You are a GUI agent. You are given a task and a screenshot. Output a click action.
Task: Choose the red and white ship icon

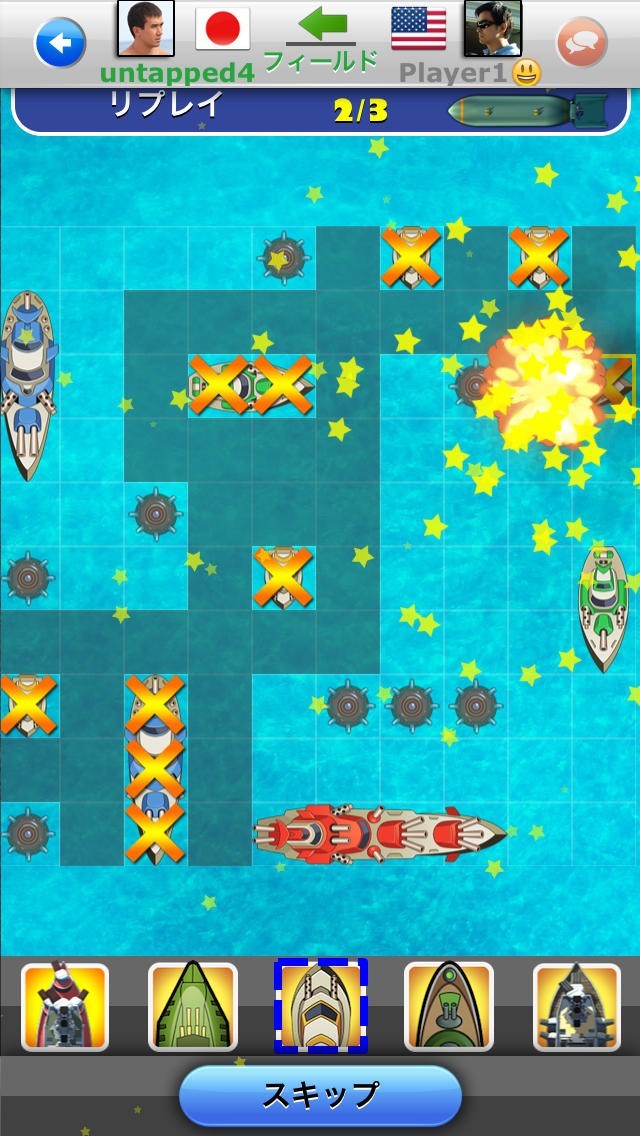(65, 1007)
